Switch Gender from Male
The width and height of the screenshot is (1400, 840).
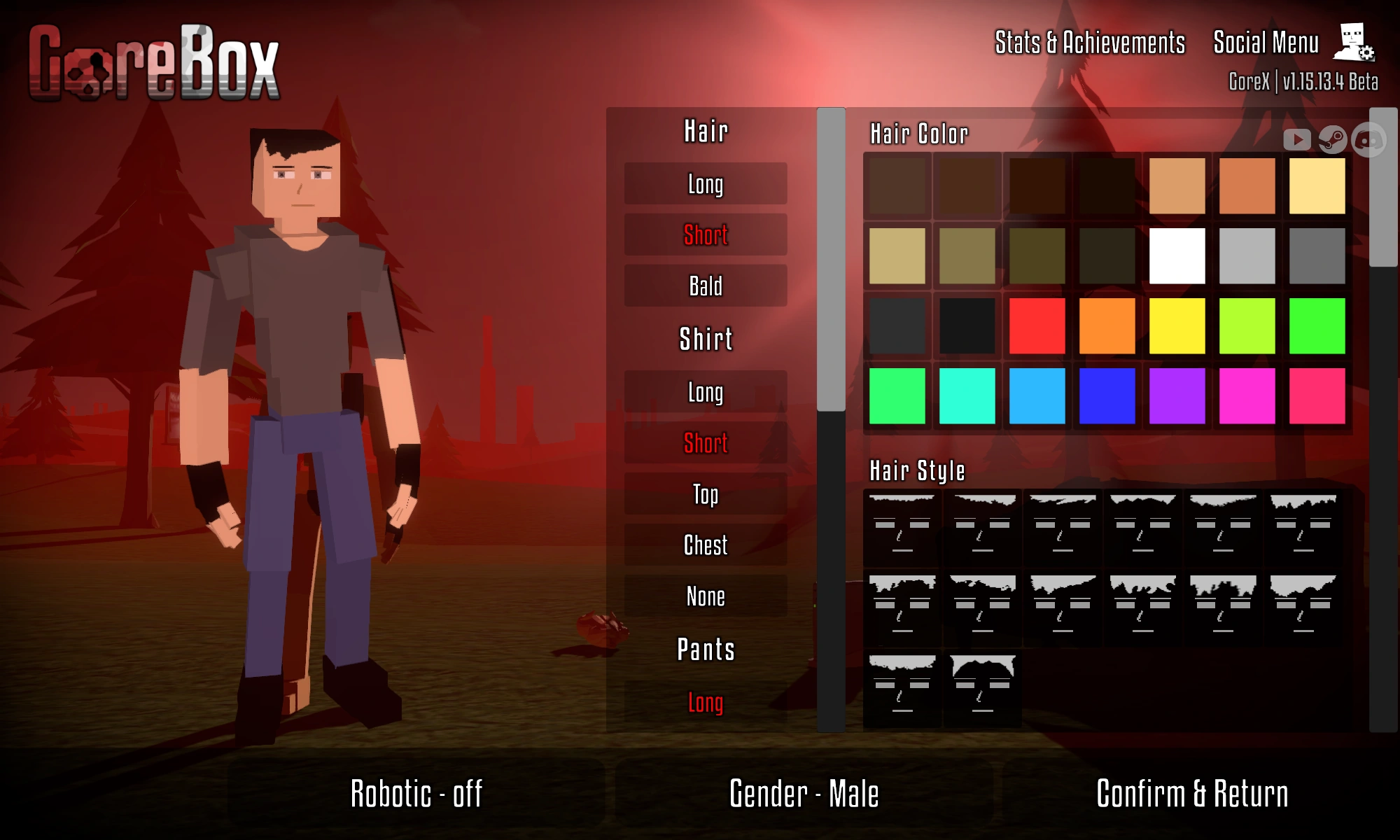pos(804,794)
